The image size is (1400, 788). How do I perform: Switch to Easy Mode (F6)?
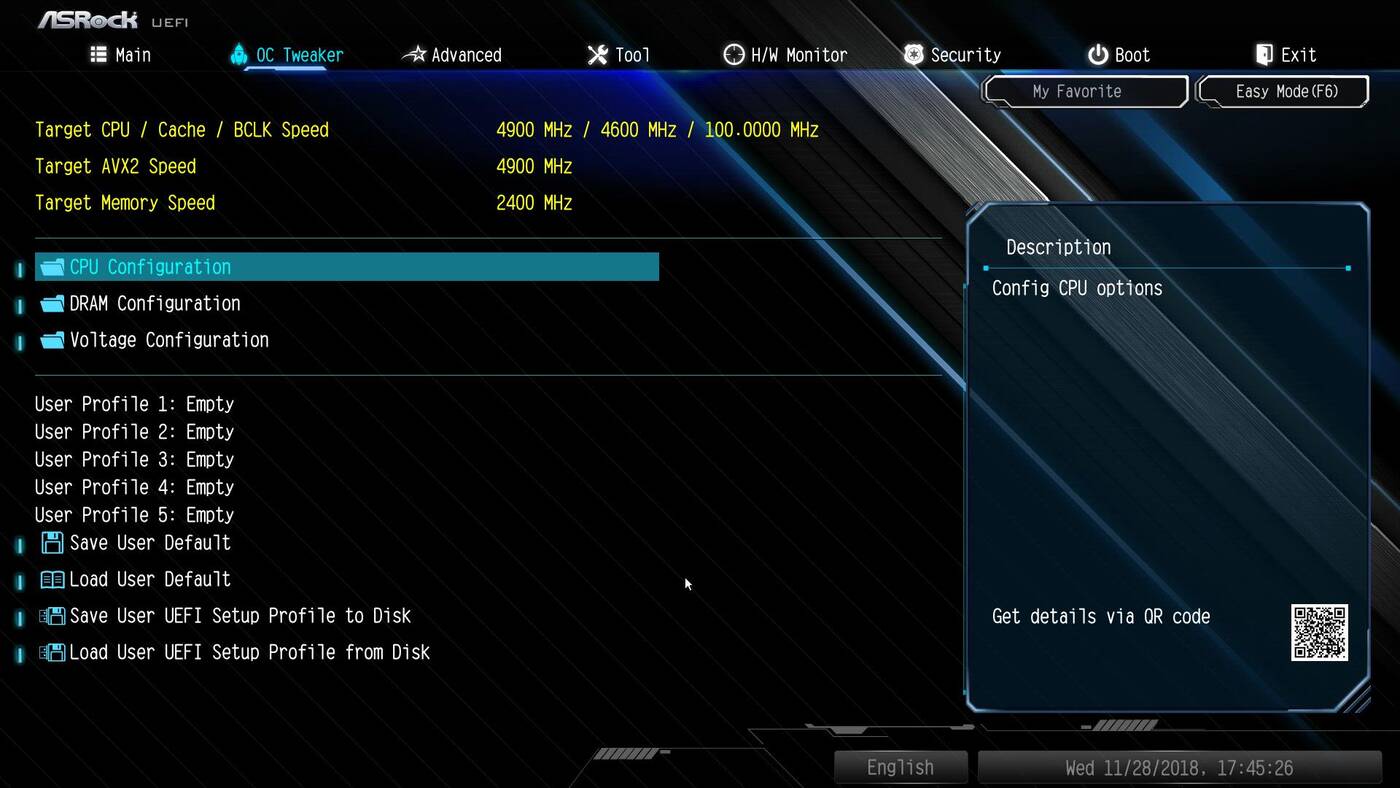pyautogui.click(x=1286, y=91)
